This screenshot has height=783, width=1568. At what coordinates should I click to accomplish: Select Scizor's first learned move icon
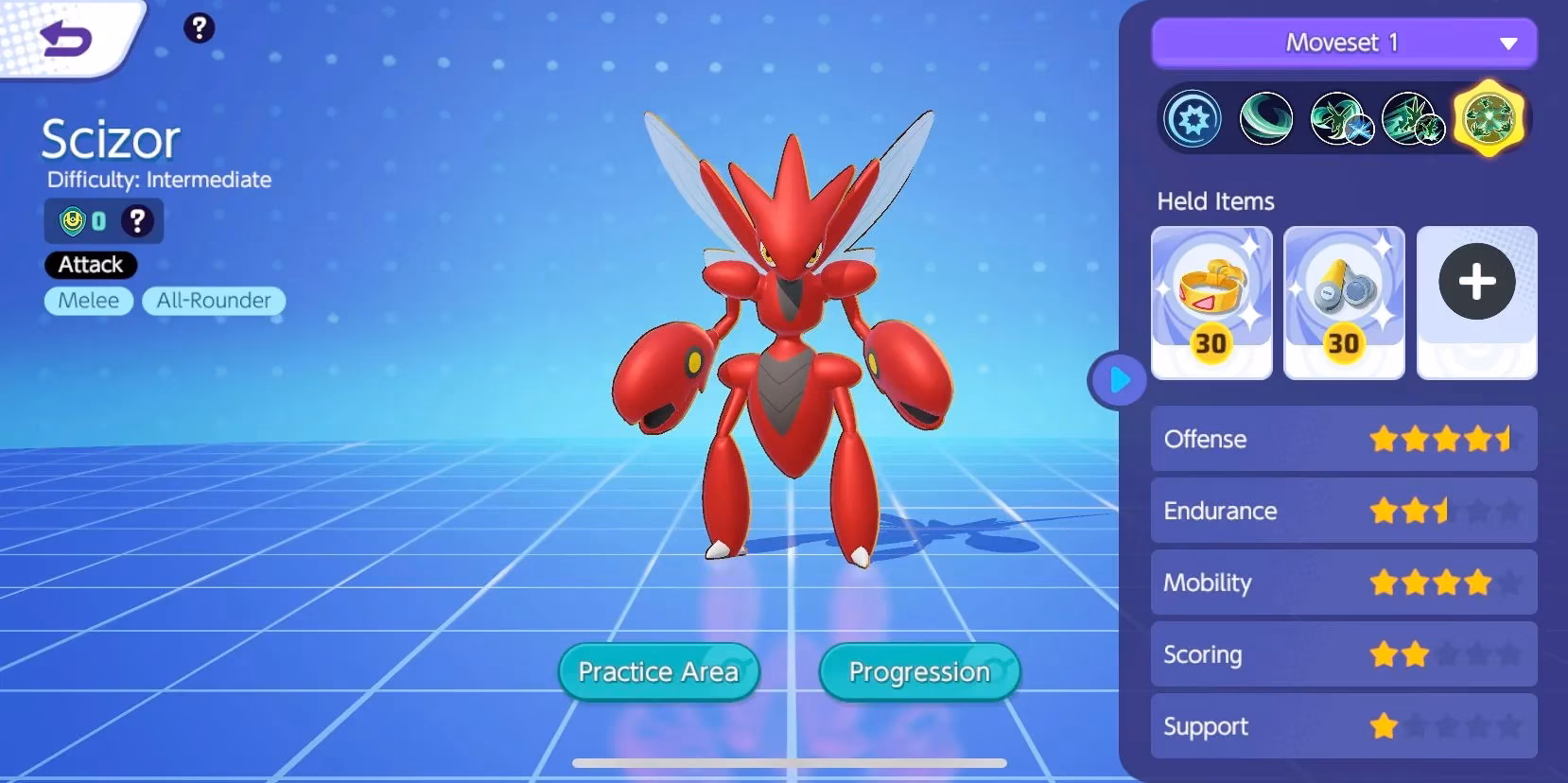[x=1267, y=118]
